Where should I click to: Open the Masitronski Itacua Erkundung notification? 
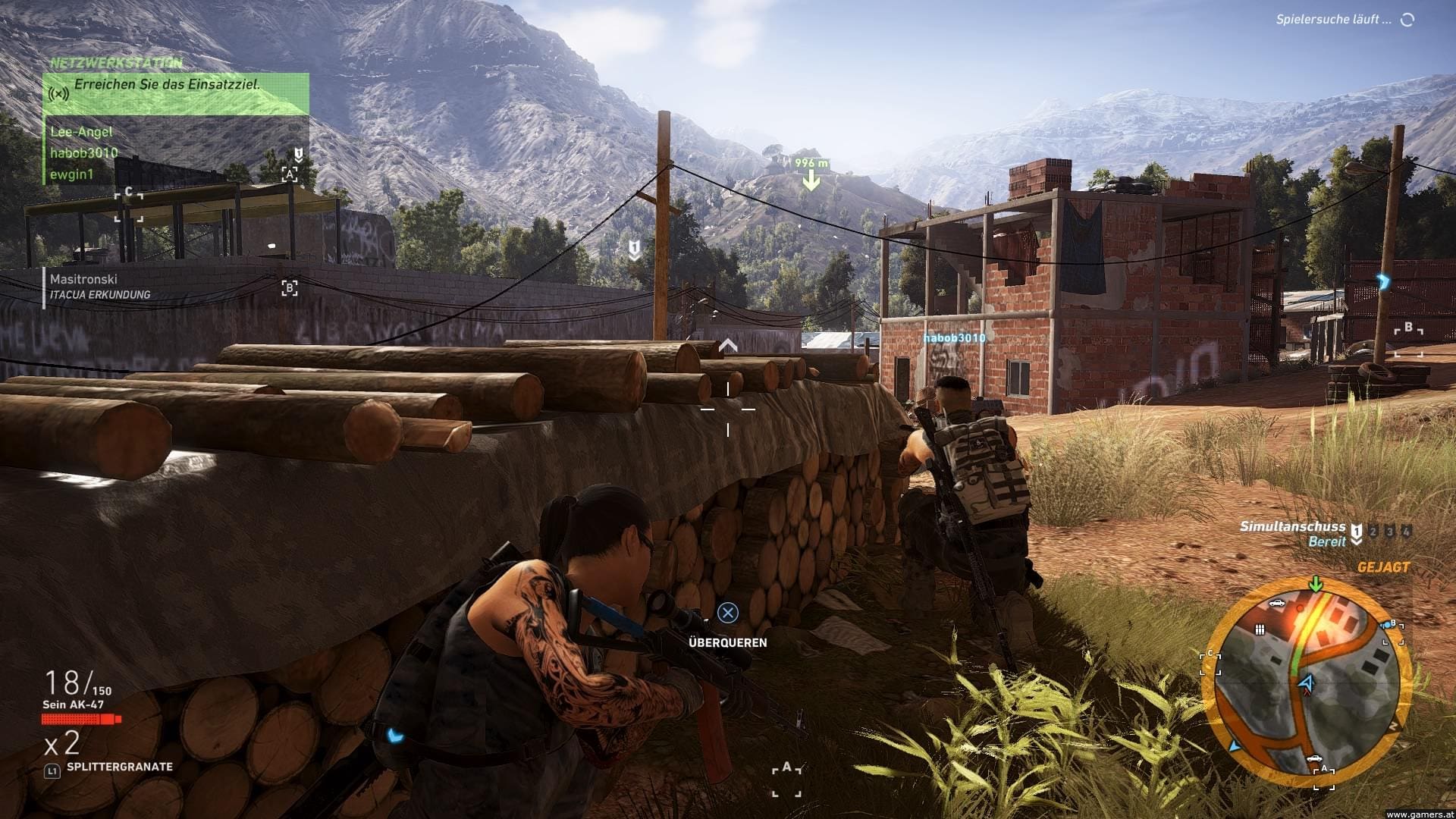click(x=99, y=287)
